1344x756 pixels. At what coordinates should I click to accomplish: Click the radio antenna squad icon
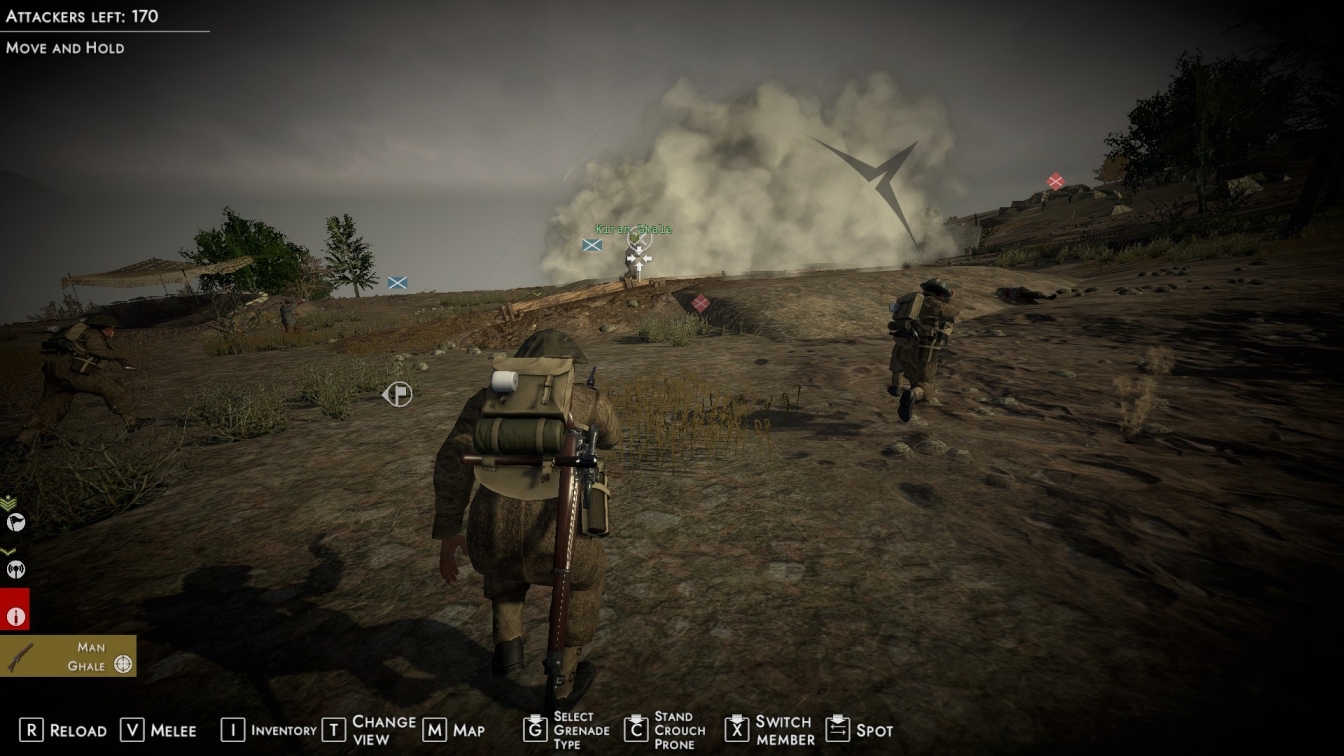tap(15, 569)
